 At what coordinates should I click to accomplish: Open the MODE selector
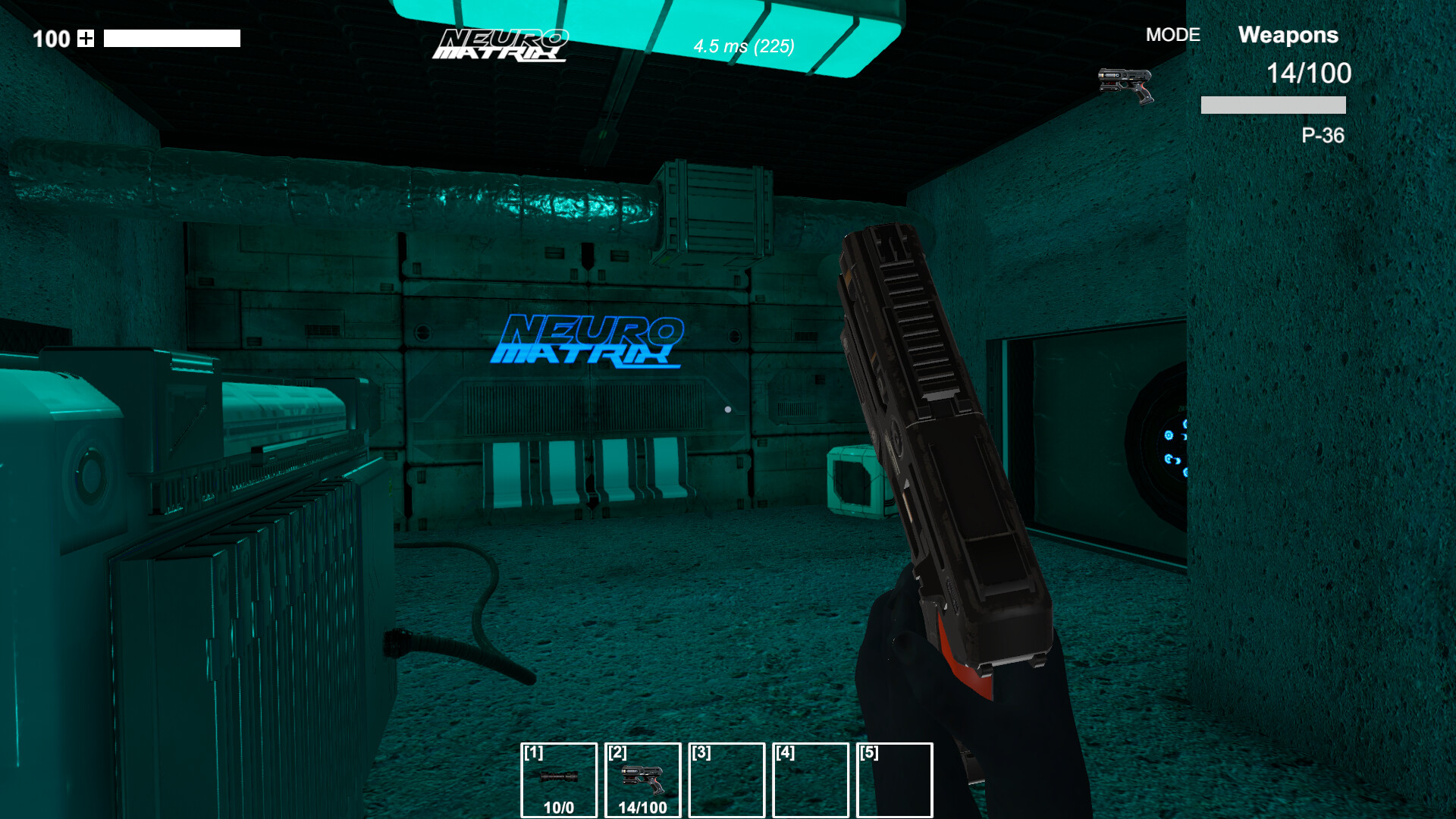coord(1172,35)
